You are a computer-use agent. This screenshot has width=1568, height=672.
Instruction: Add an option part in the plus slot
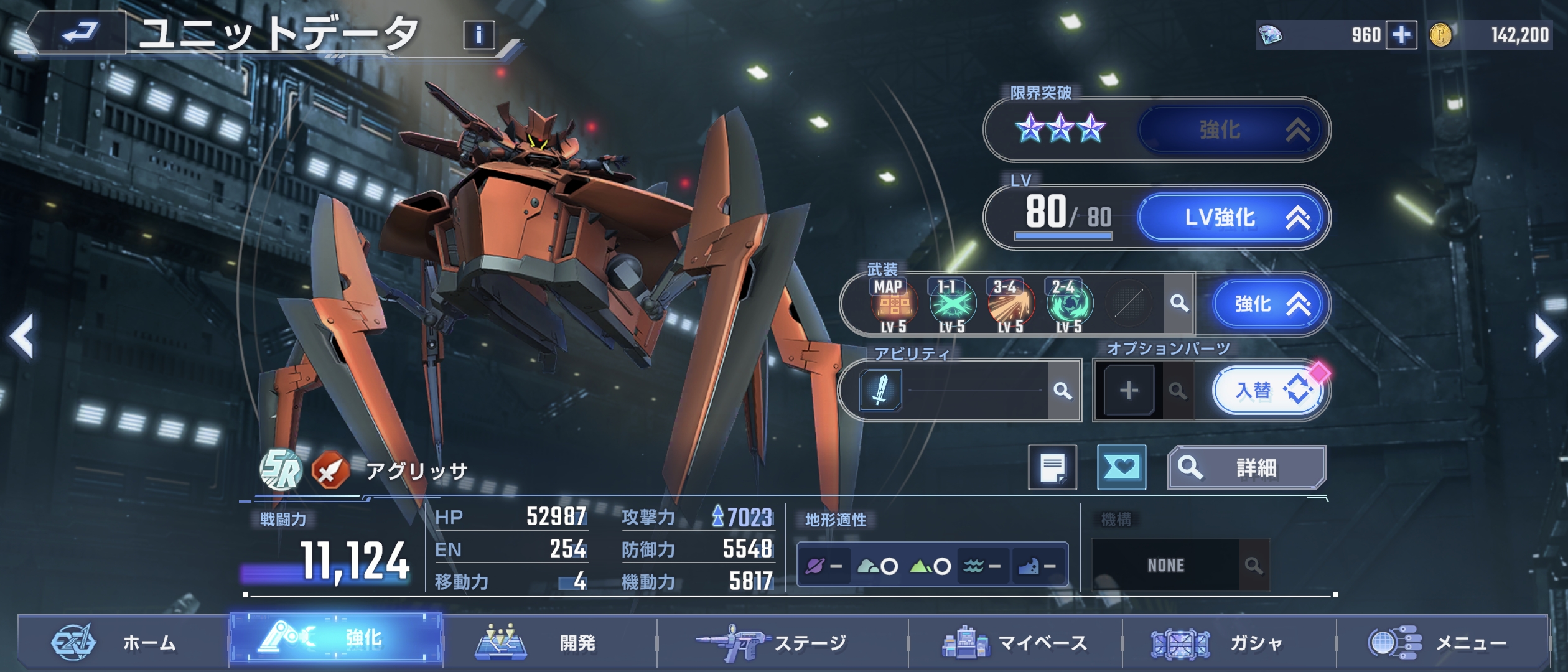pos(1129,391)
